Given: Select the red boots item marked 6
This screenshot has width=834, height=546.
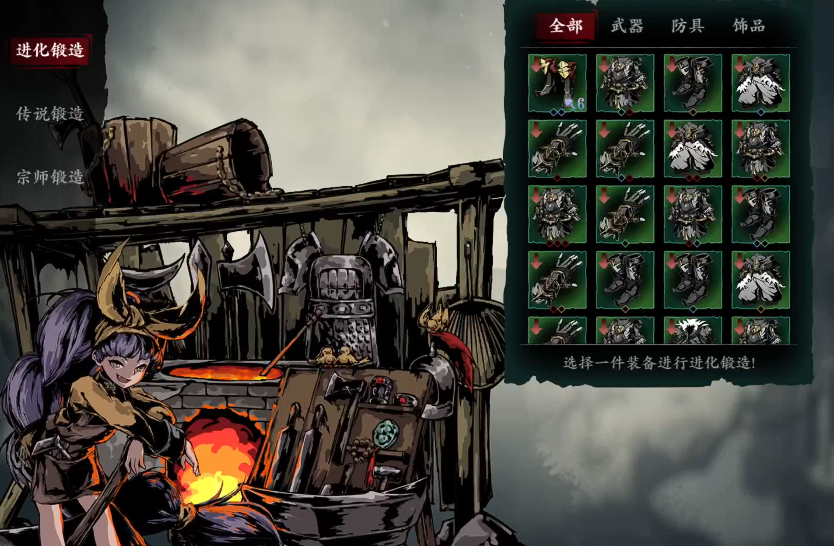Looking at the screenshot, I should [x=558, y=83].
